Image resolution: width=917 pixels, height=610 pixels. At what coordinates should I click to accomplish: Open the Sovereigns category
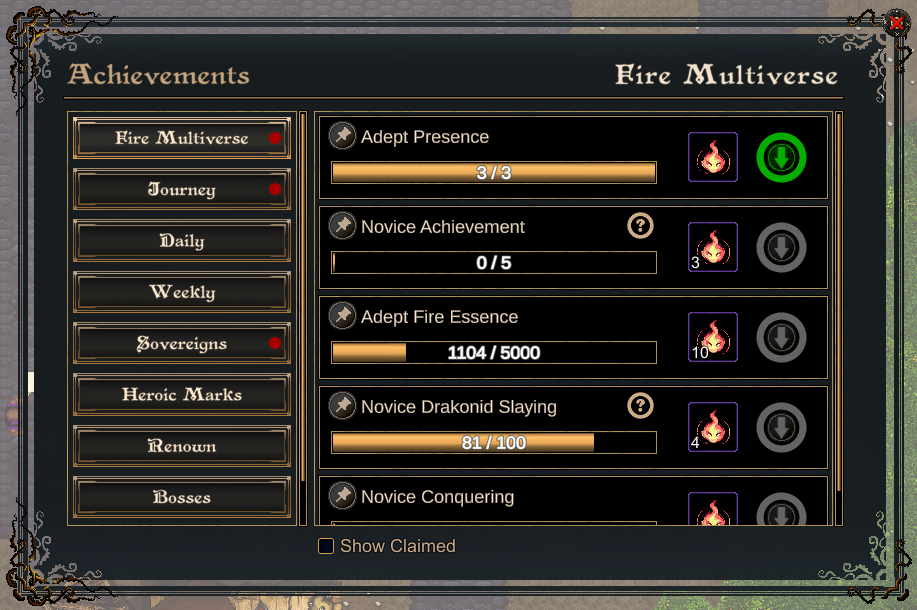(182, 344)
